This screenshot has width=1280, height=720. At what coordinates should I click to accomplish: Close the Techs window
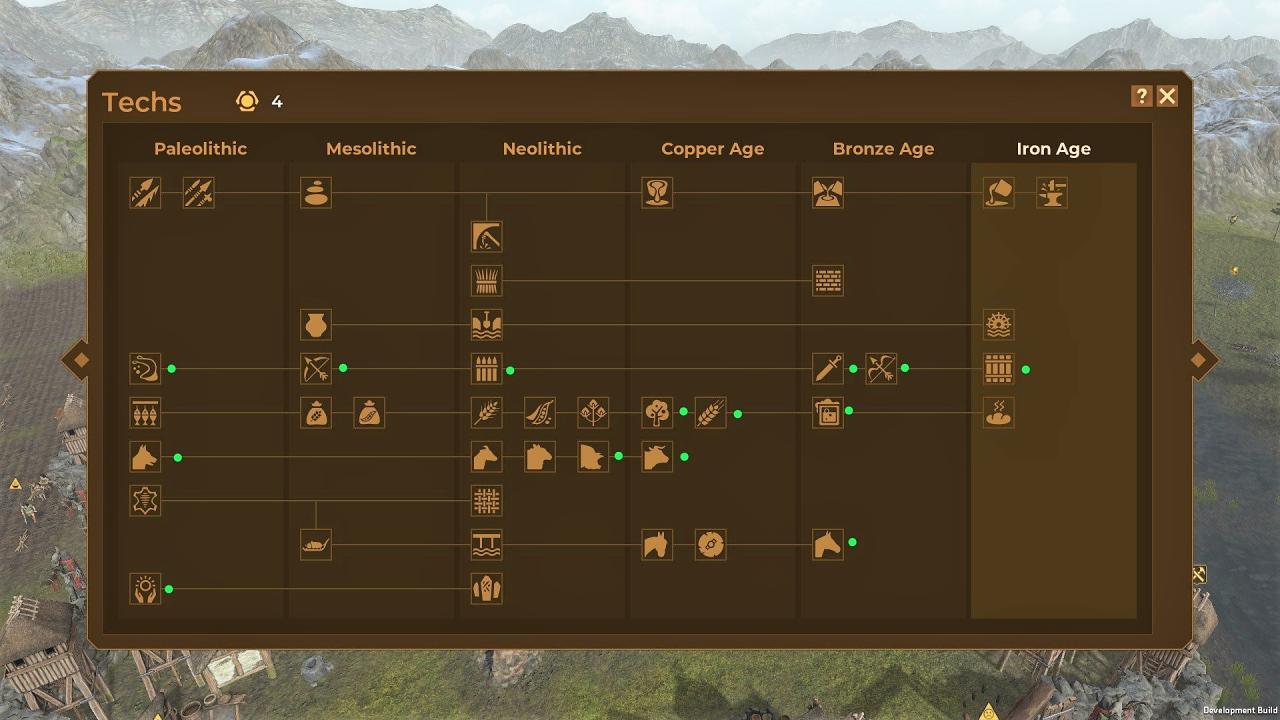pyautogui.click(x=1167, y=96)
